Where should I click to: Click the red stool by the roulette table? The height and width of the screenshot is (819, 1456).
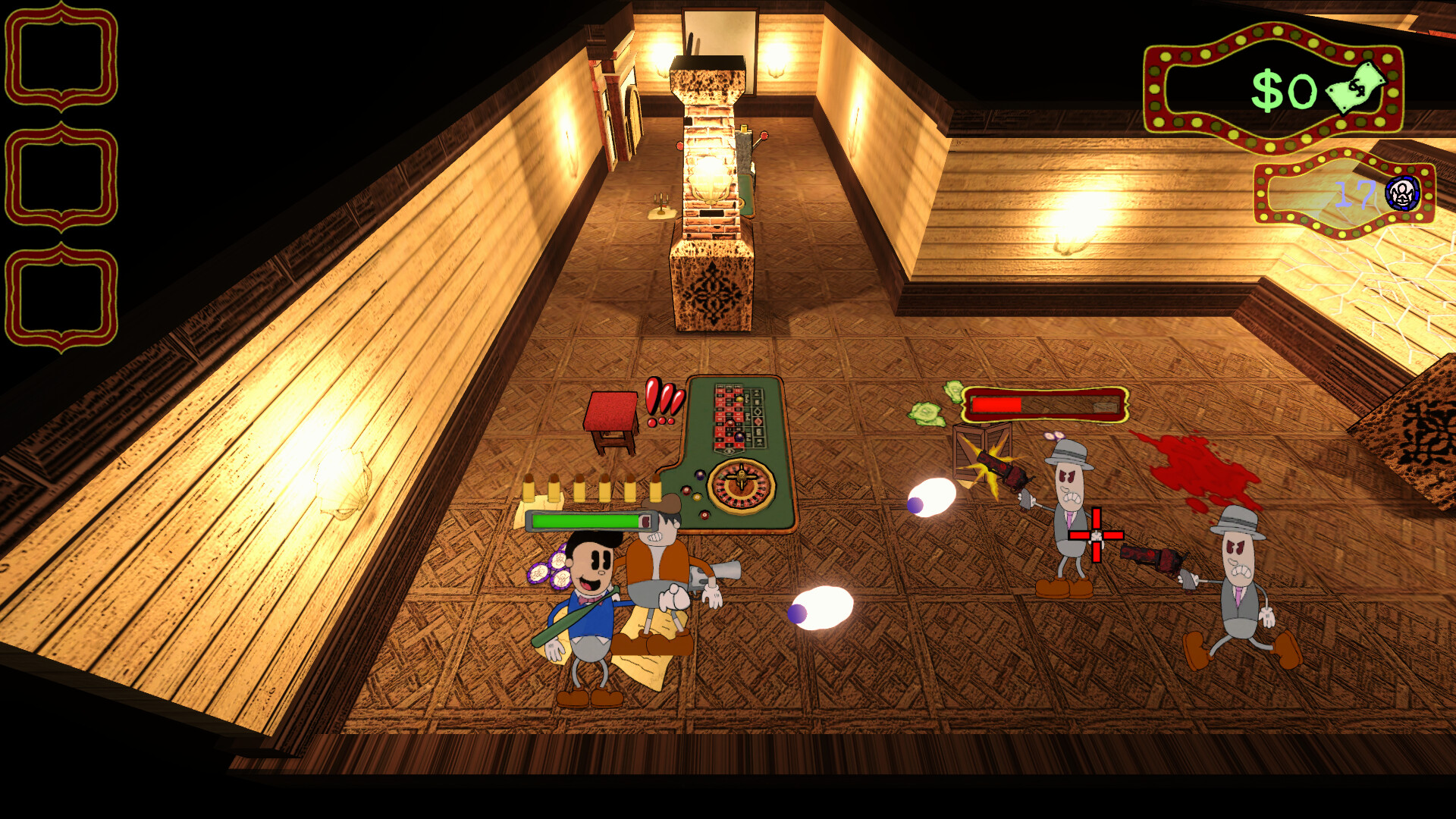pyautogui.click(x=611, y=417)
